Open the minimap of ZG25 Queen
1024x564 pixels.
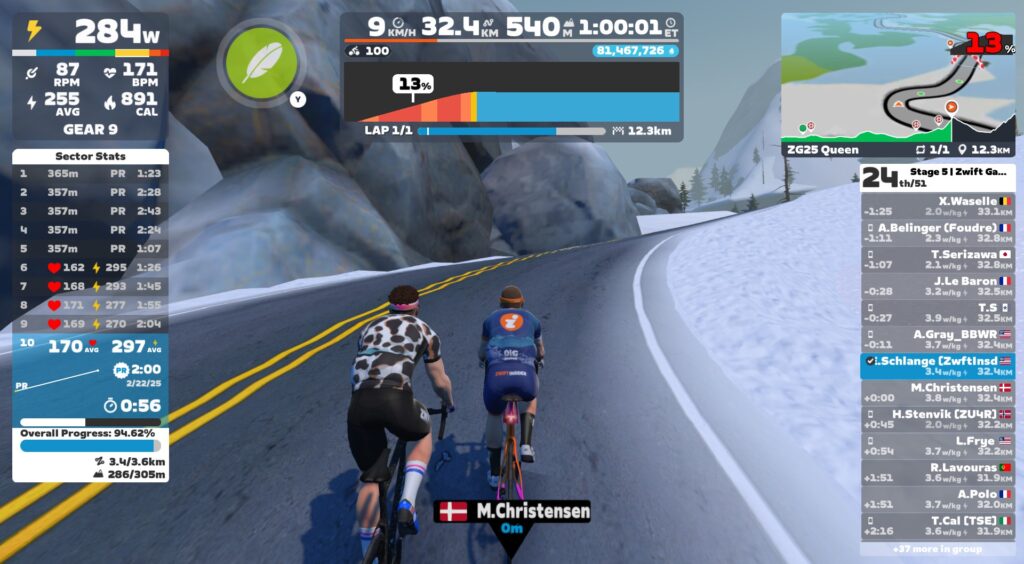pos(897,78)
